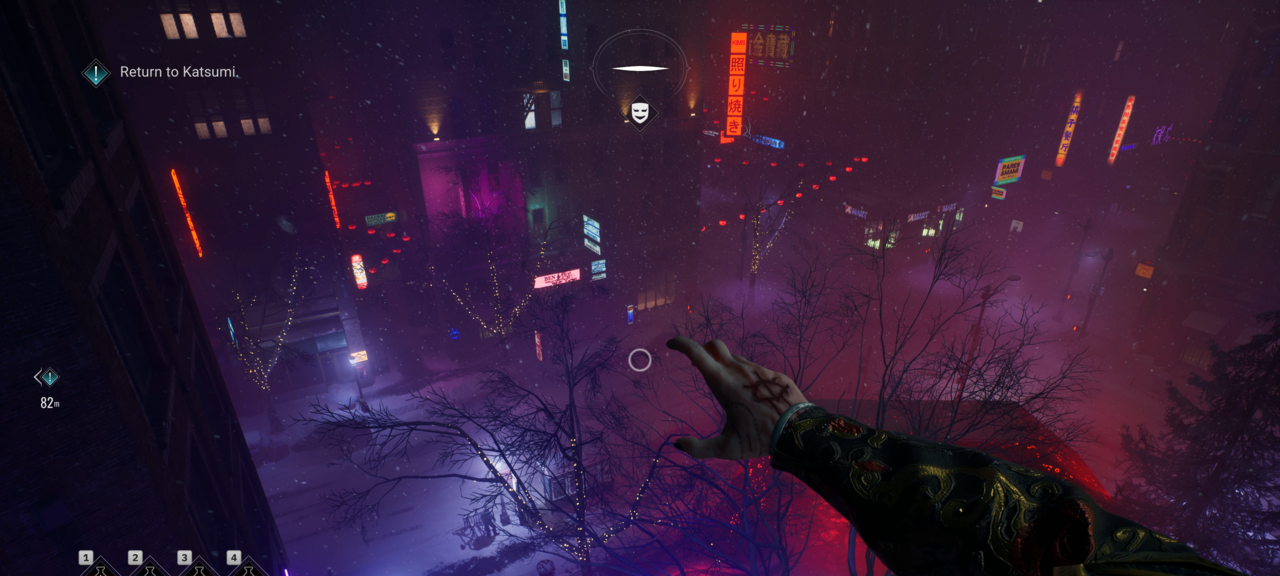This screenshot has height=576, width=1280.
Task: Click the white mask Masquerade icon
Action: tap(639, 112)
